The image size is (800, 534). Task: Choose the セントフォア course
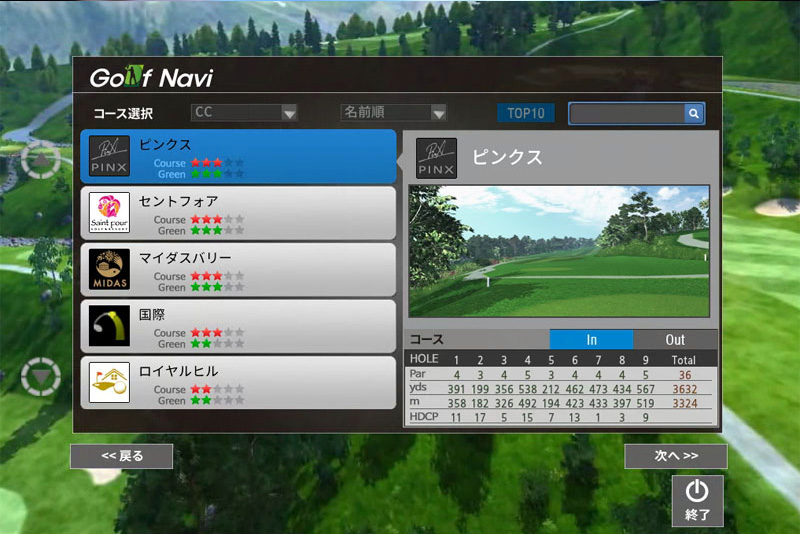pyautogui.click(x=238, y=213)
